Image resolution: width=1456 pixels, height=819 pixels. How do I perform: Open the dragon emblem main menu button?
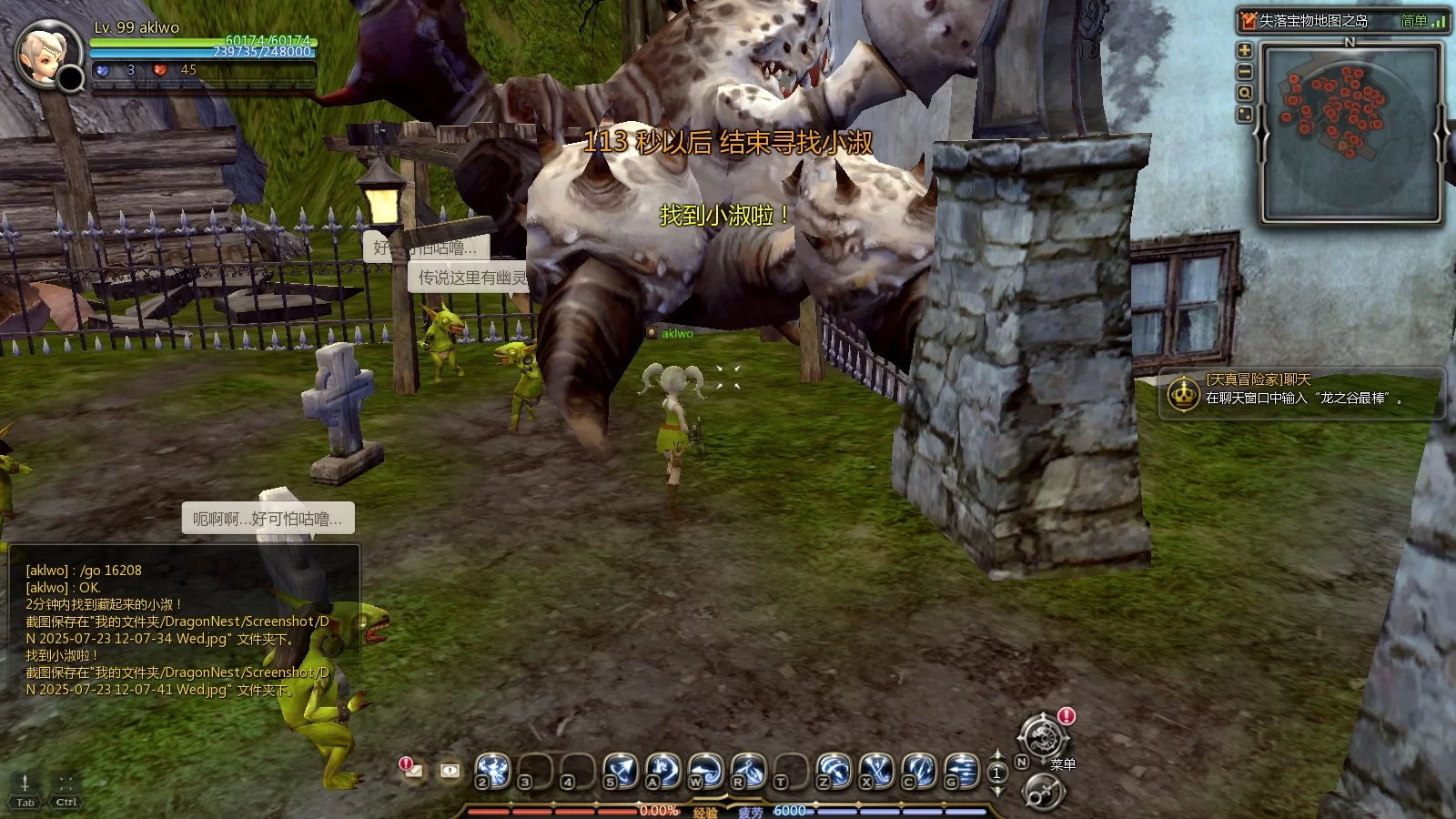click(x=1043, y=735)
